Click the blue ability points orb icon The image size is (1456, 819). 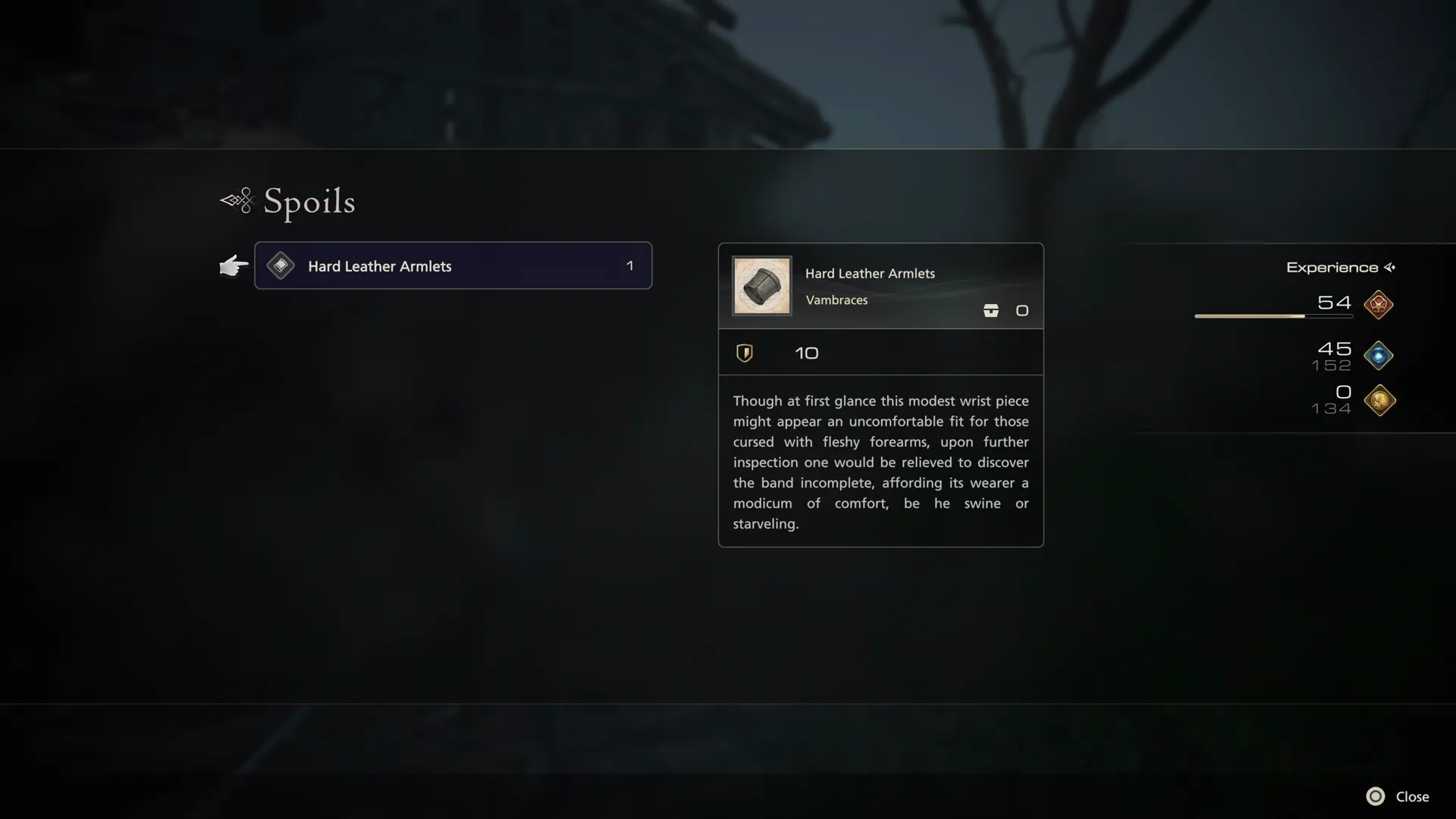[x=1379, y=356]
